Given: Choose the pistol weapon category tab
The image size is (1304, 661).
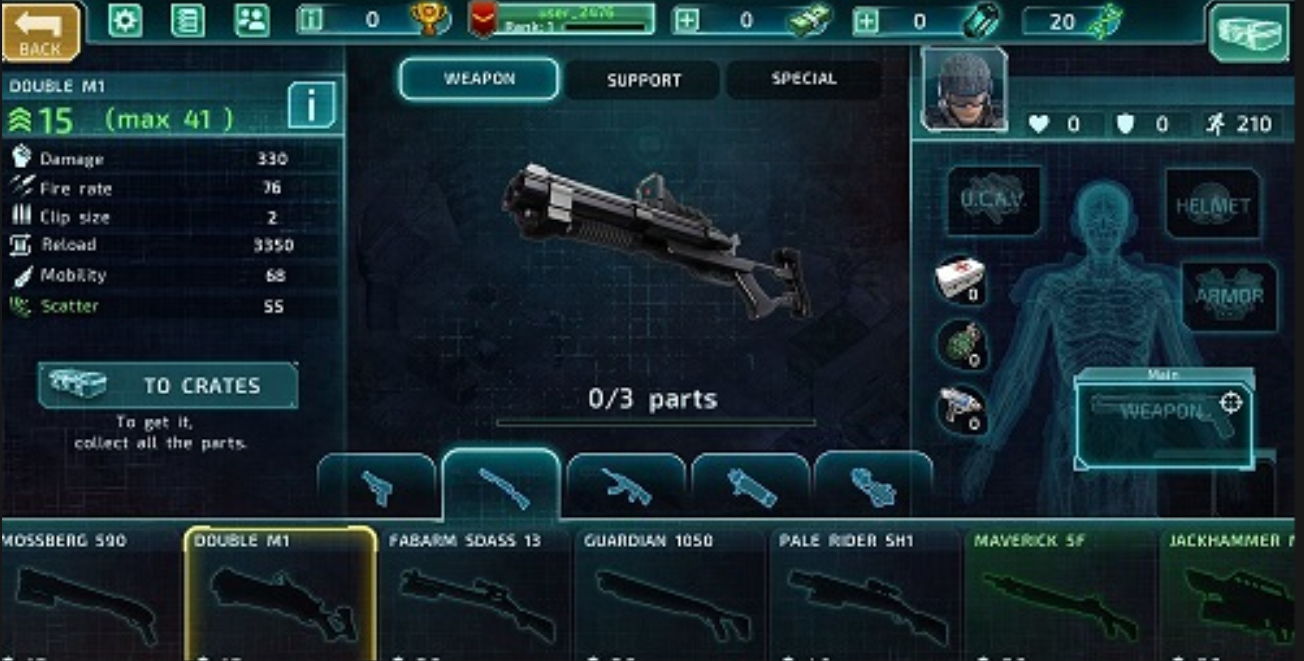Looking at the screenshot, I should click(377, 487).
